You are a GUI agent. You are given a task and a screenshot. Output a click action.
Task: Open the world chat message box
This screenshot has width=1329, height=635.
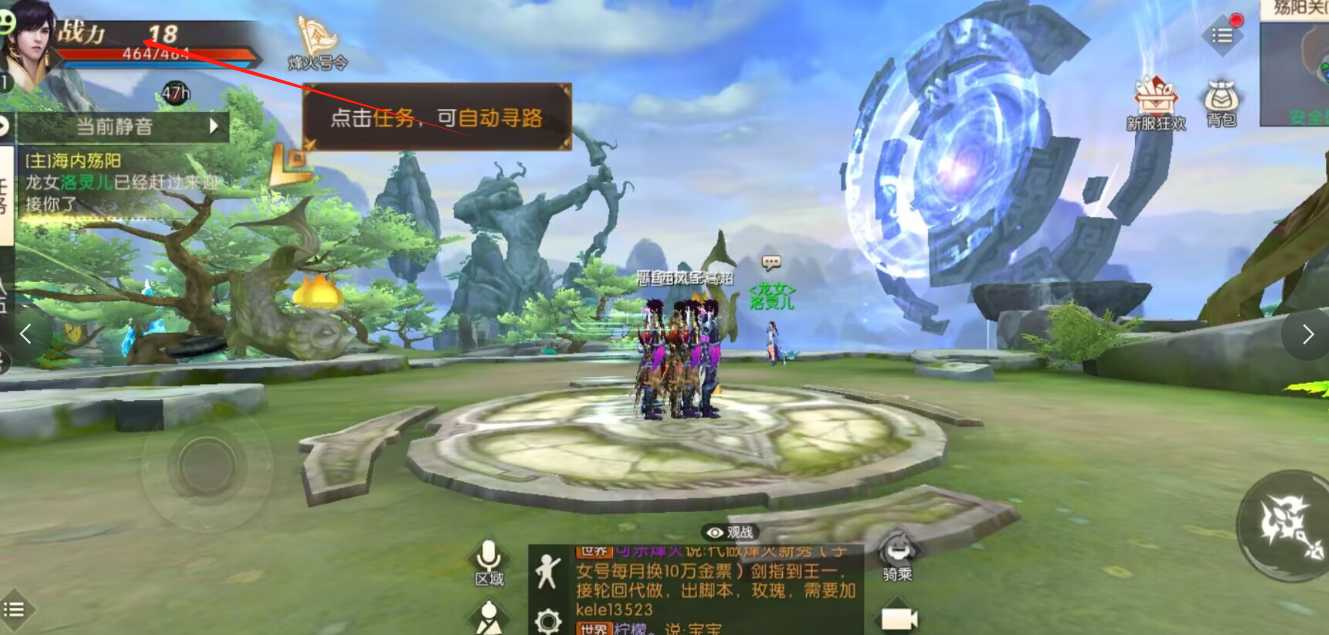tap(710, 590)
